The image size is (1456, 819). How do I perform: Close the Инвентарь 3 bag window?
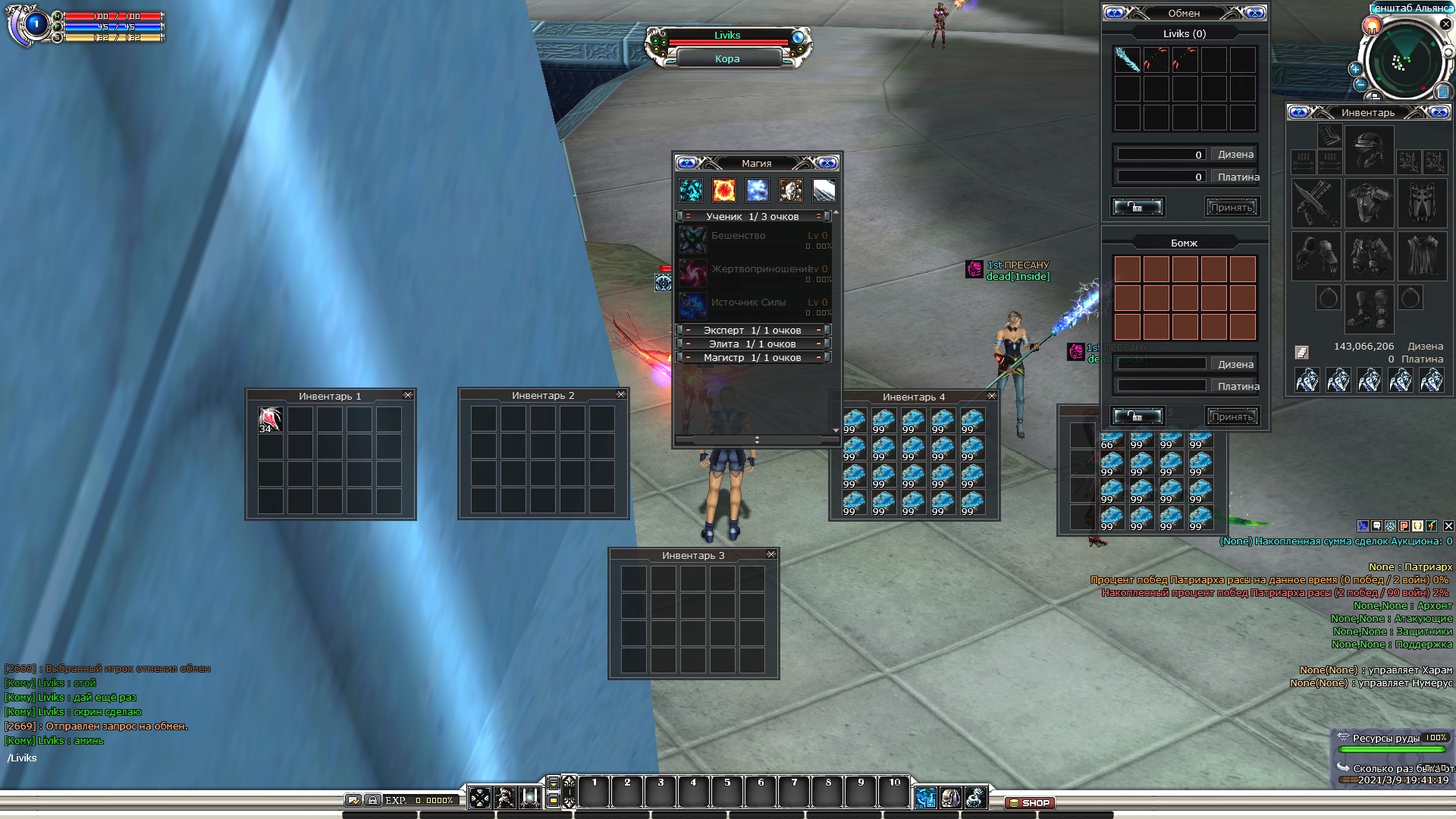(x=771, y=554)
